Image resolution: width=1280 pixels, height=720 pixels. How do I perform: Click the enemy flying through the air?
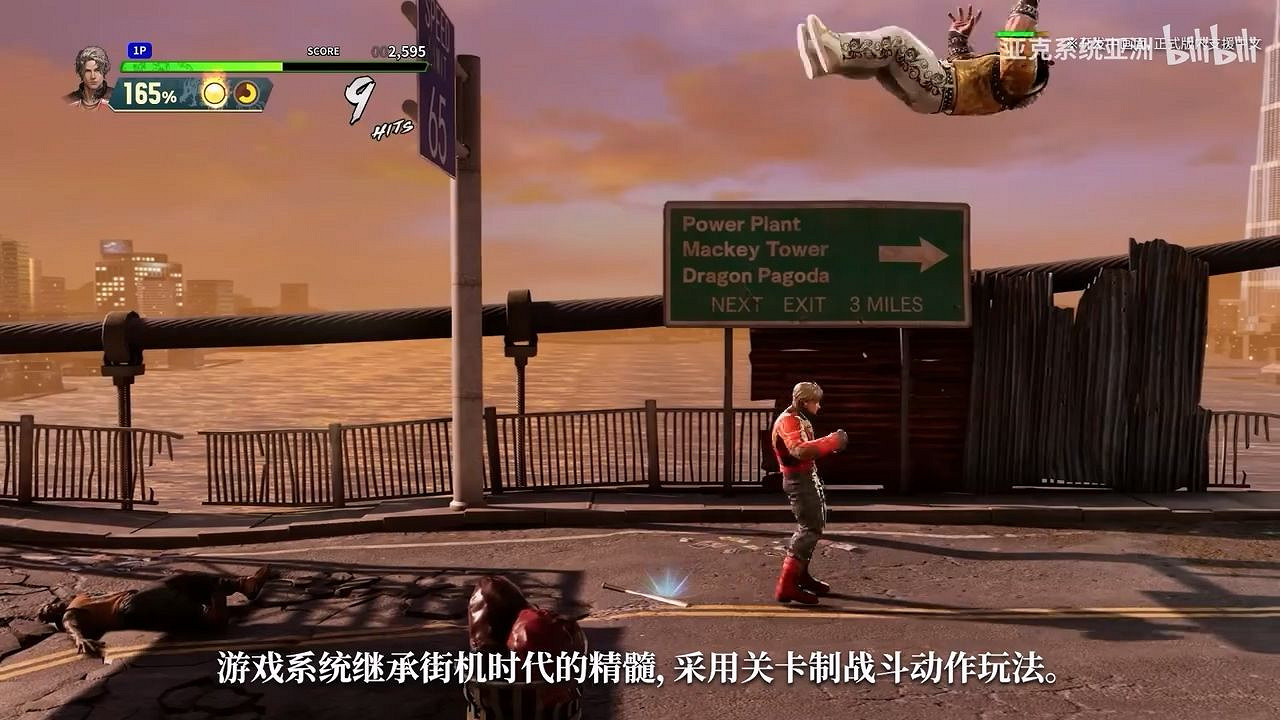(x=920, y=60)
